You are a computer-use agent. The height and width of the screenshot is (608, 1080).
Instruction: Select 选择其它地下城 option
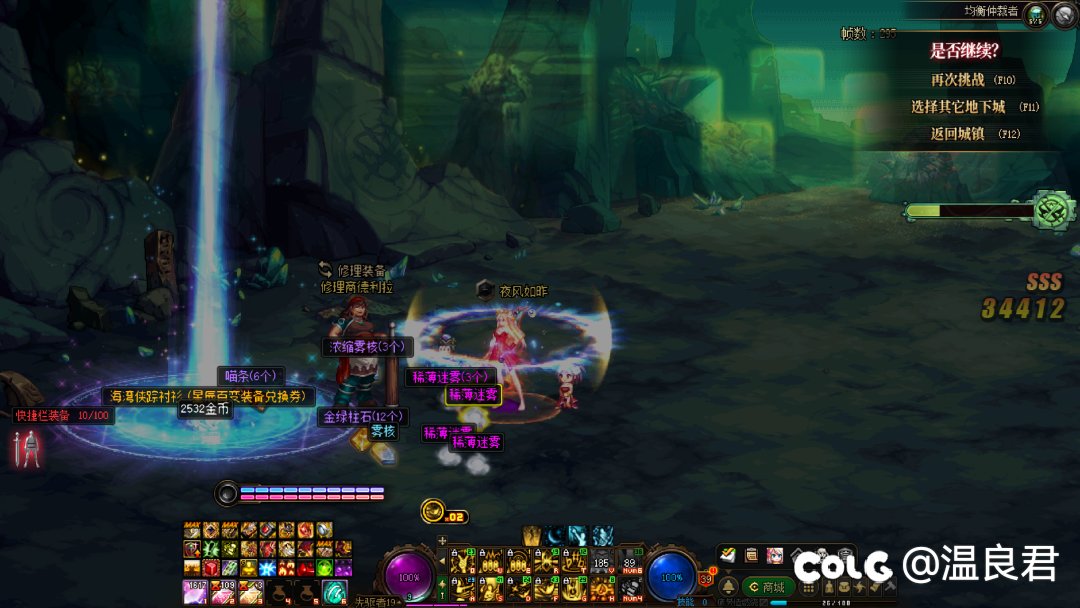(x=958, y=107)
